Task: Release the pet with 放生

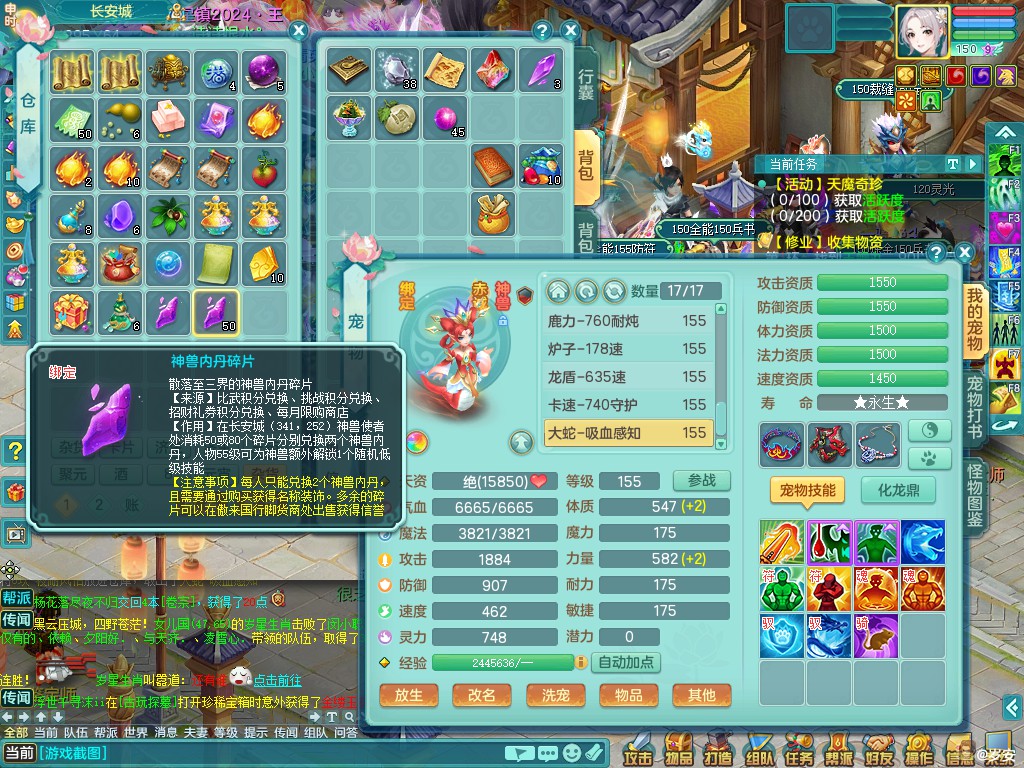Action: (409, 695)
